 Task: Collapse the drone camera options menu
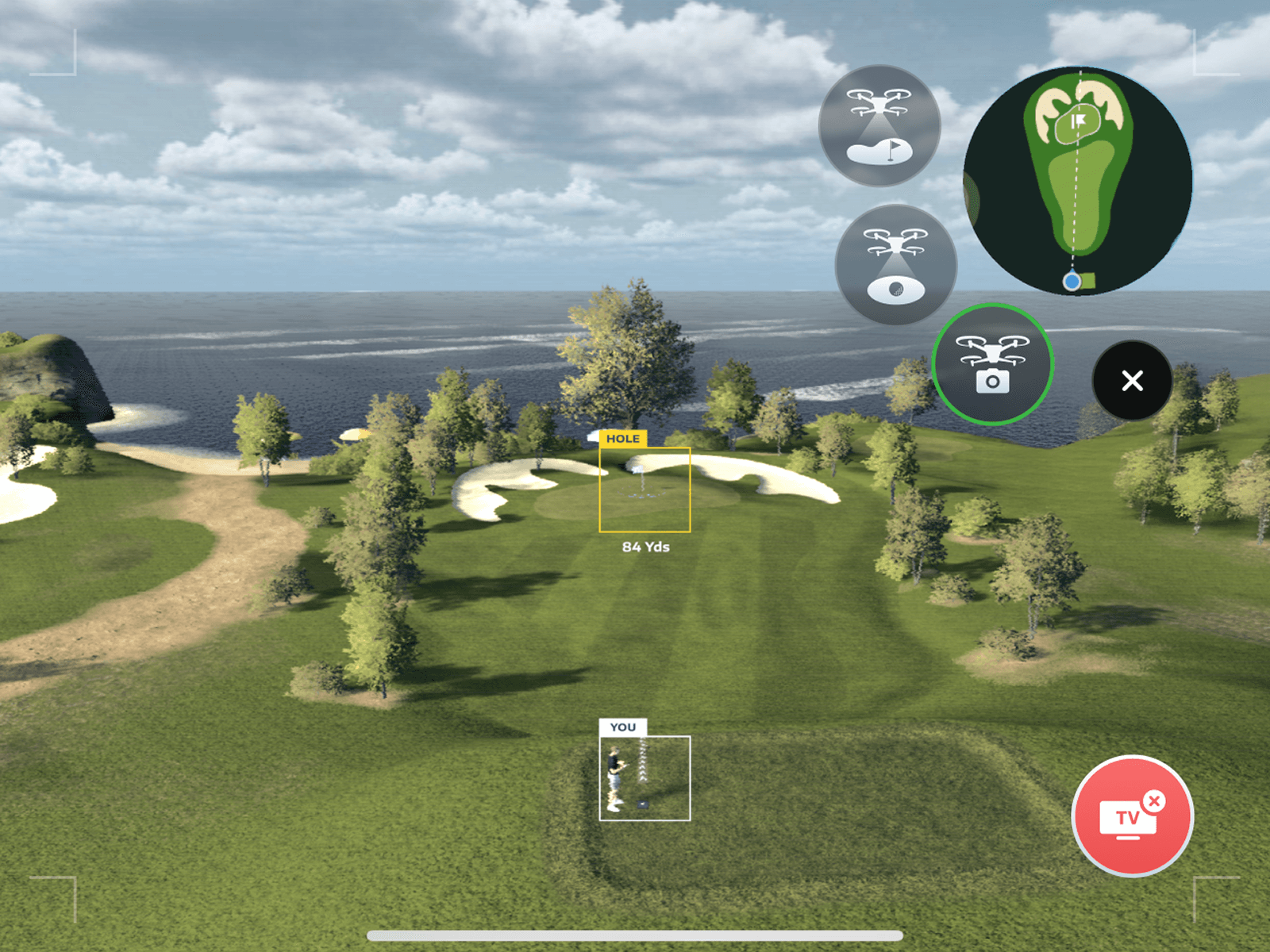(1132, 381)
